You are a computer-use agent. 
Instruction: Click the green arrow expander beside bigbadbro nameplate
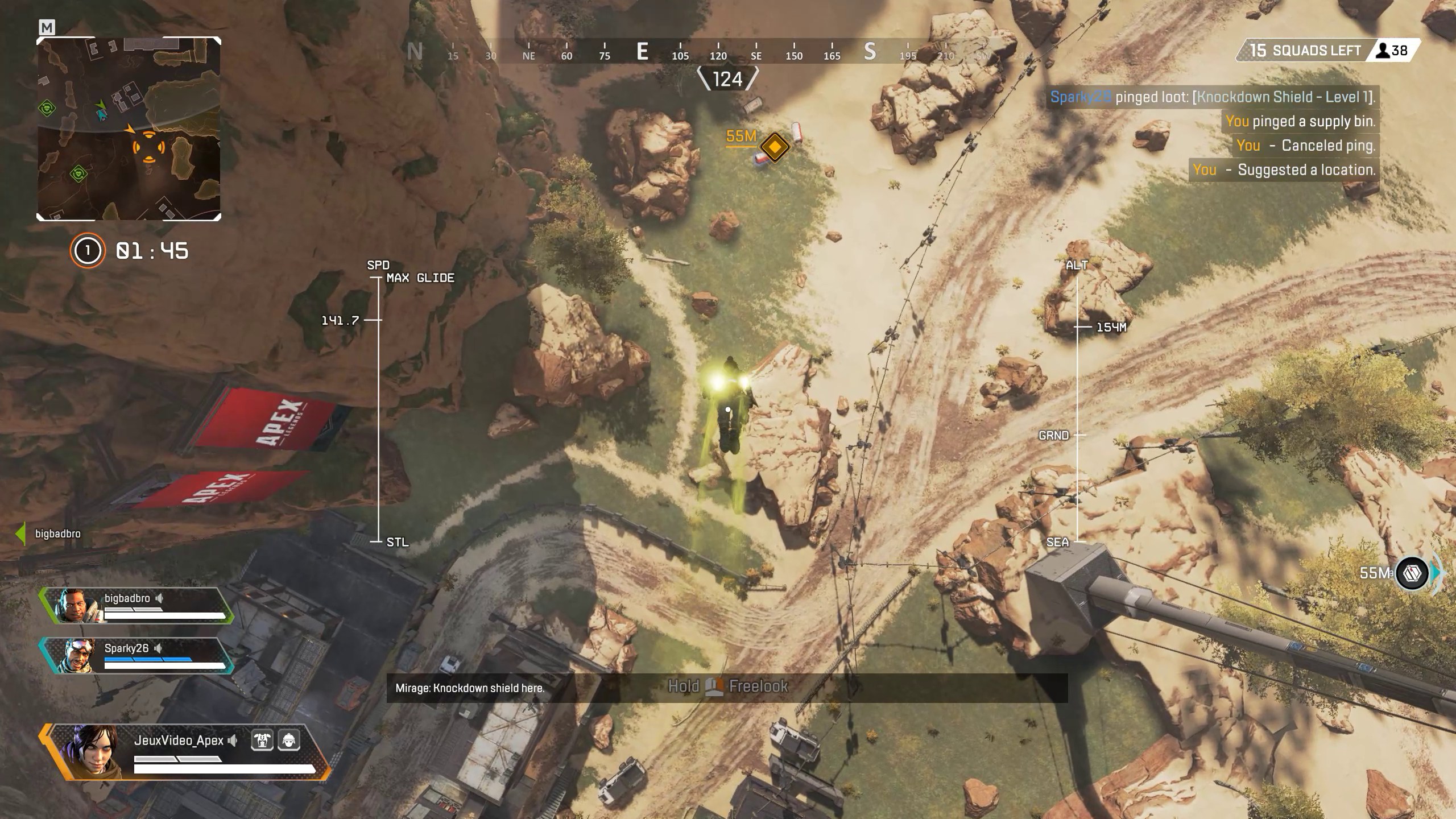[x=19, y=533]
